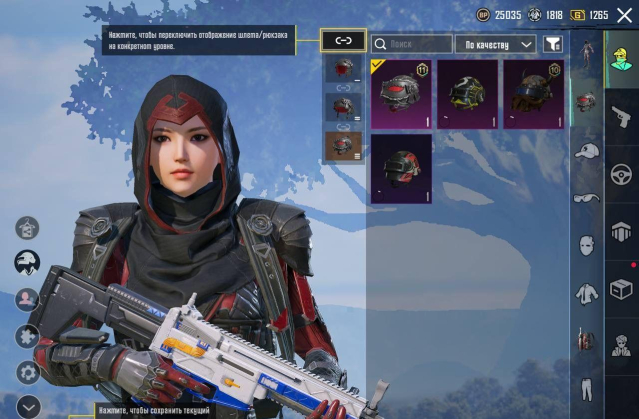The height and width of the screenshot is (419, 639).
Task: Close the inventory screen
Action: [x=624, y=15]
